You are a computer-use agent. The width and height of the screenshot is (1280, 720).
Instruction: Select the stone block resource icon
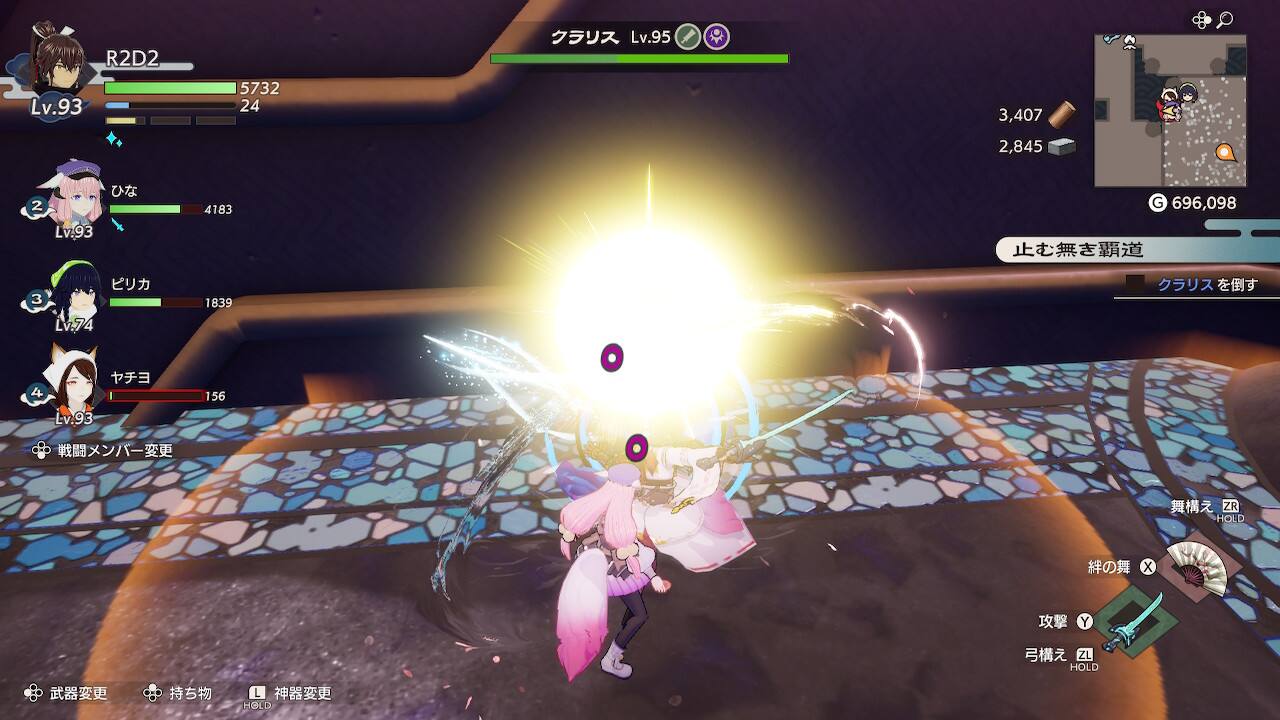tap(1062, 146)
